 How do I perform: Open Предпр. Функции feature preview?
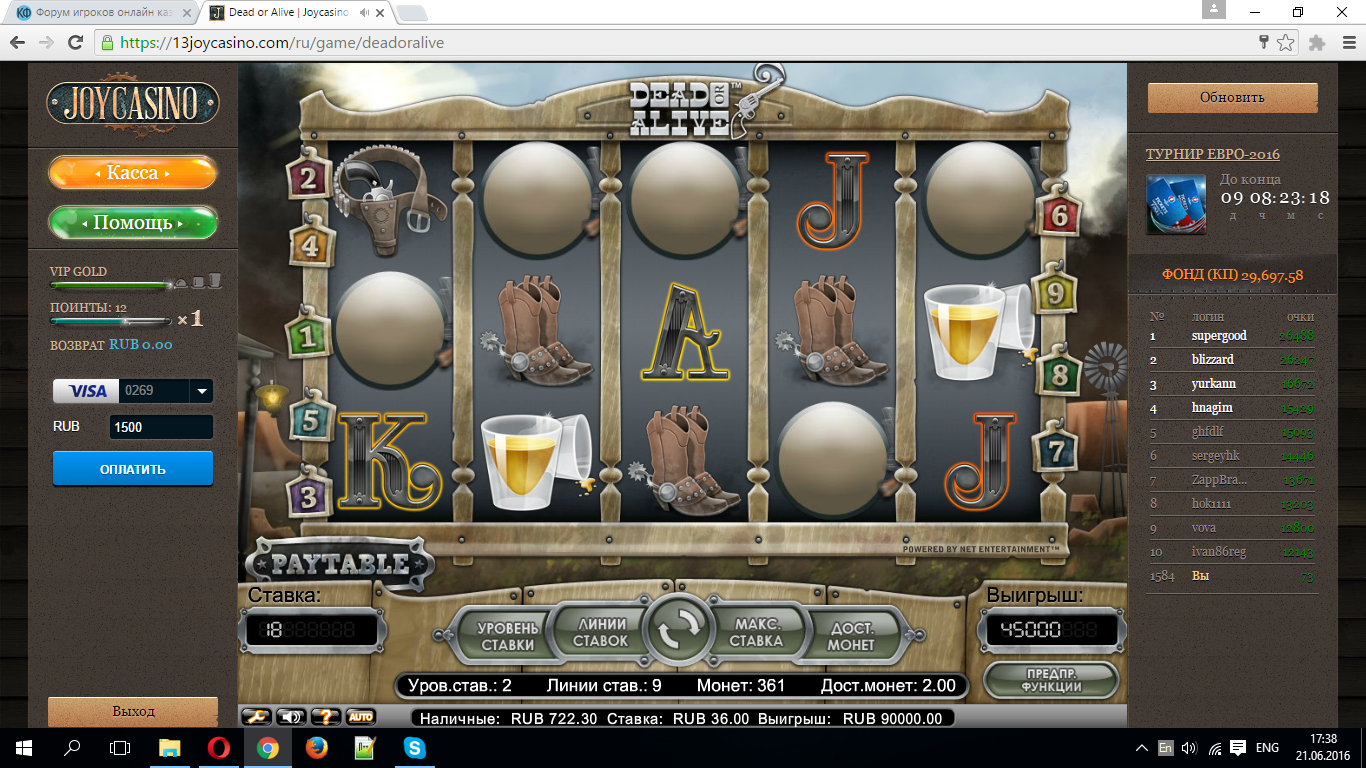pos(1050,680)
